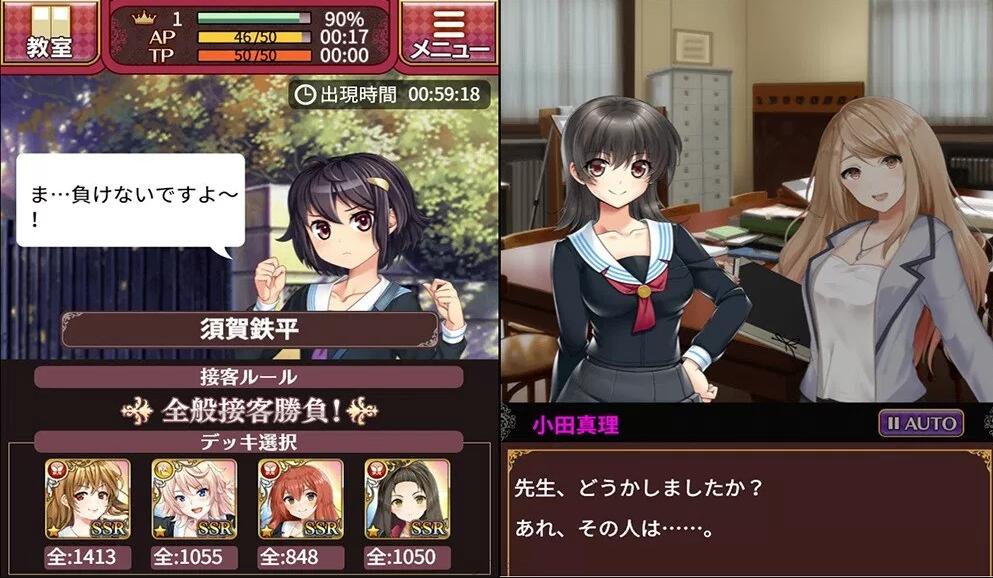Screen dimensions: 993x578
Task: Select the SSR deck card with 全:1413
Action: [x=87, y=500]
